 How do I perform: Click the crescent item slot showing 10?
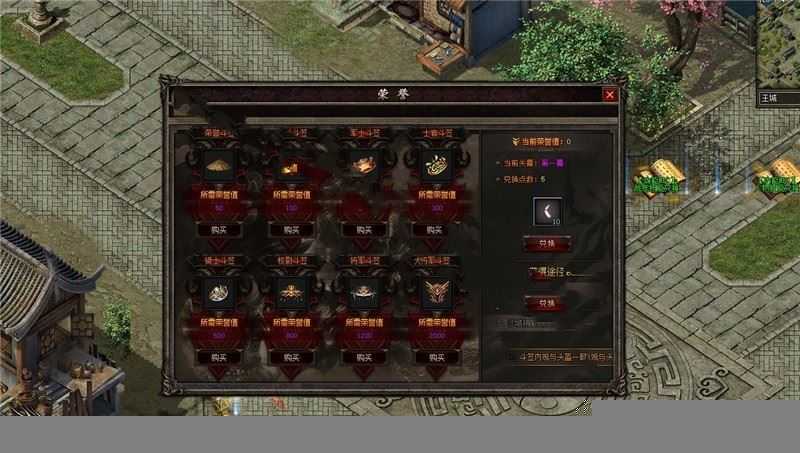point(547,212)
